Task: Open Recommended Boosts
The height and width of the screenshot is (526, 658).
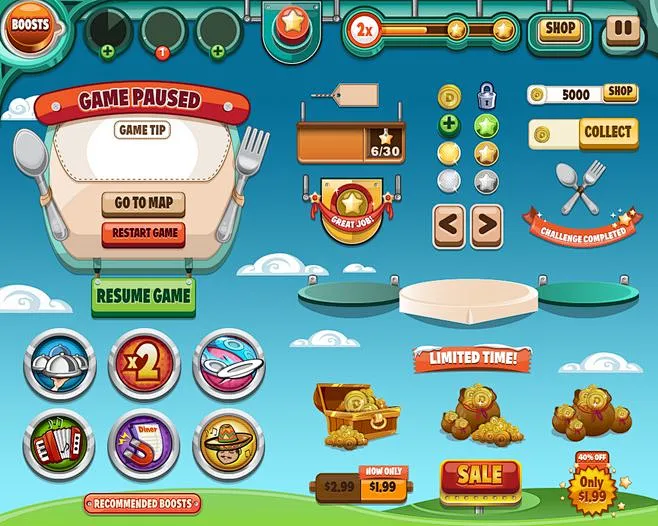Action: click(x=143, y=503)
